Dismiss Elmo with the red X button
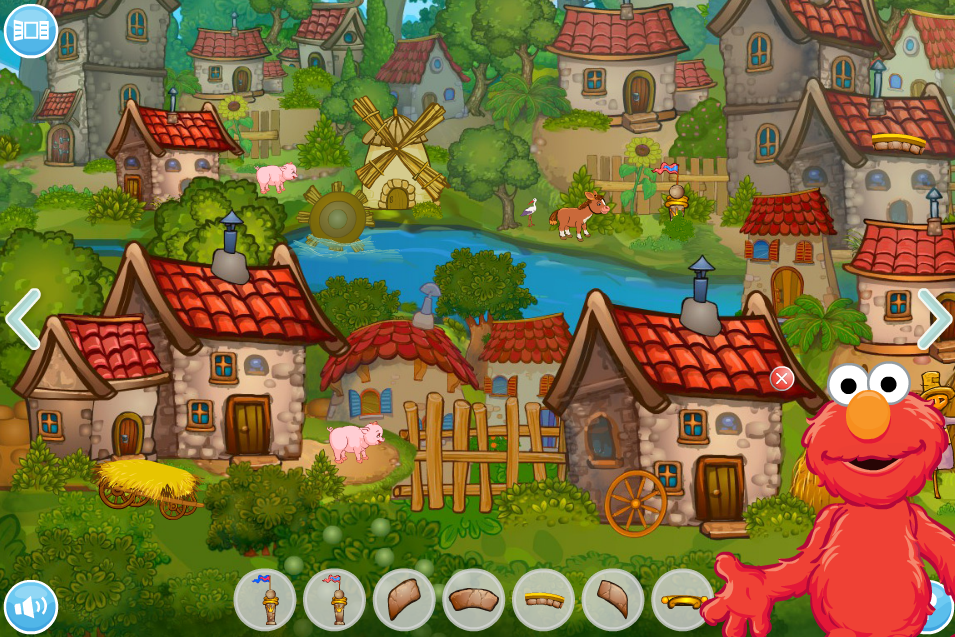Image resolution: width=955 pixels, height=637 pixels. (x=782, y=378)
